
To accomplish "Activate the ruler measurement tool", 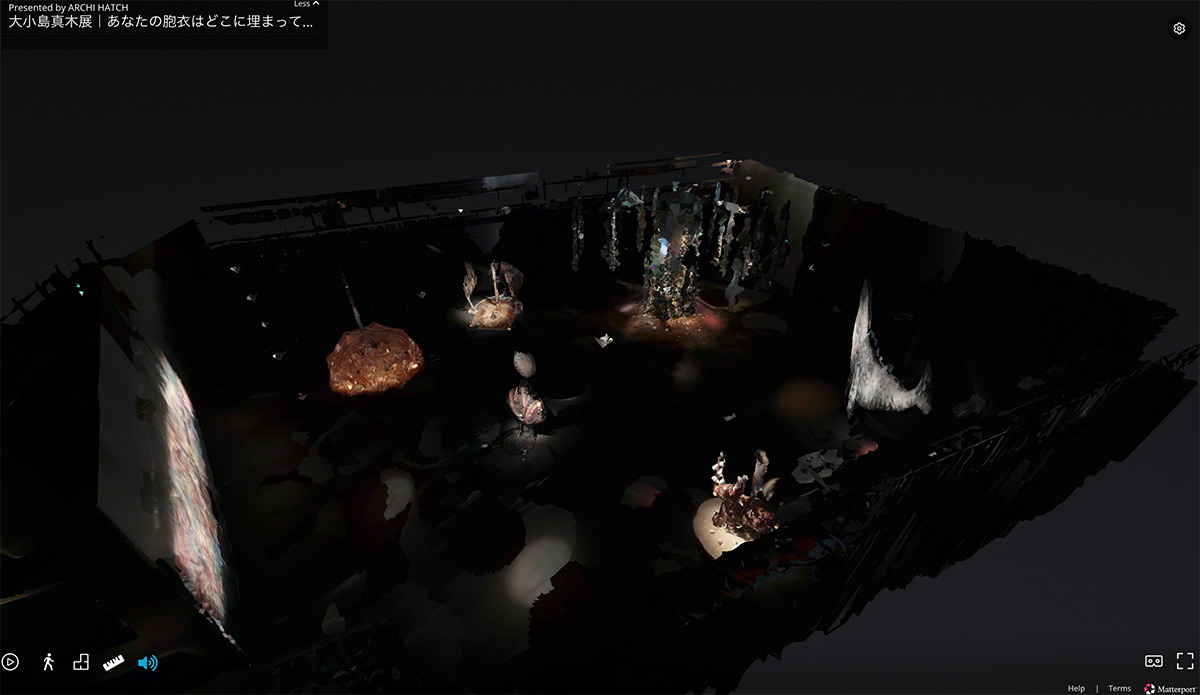I will (x=113, y=662).
